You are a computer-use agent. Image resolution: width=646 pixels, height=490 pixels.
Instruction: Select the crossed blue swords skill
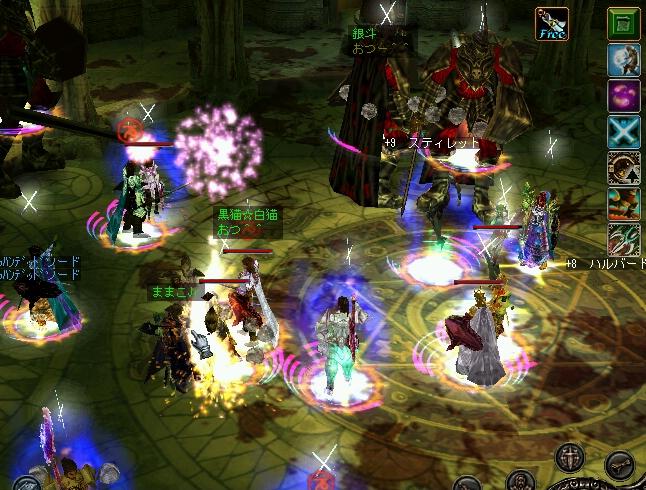tap(624, 132)
